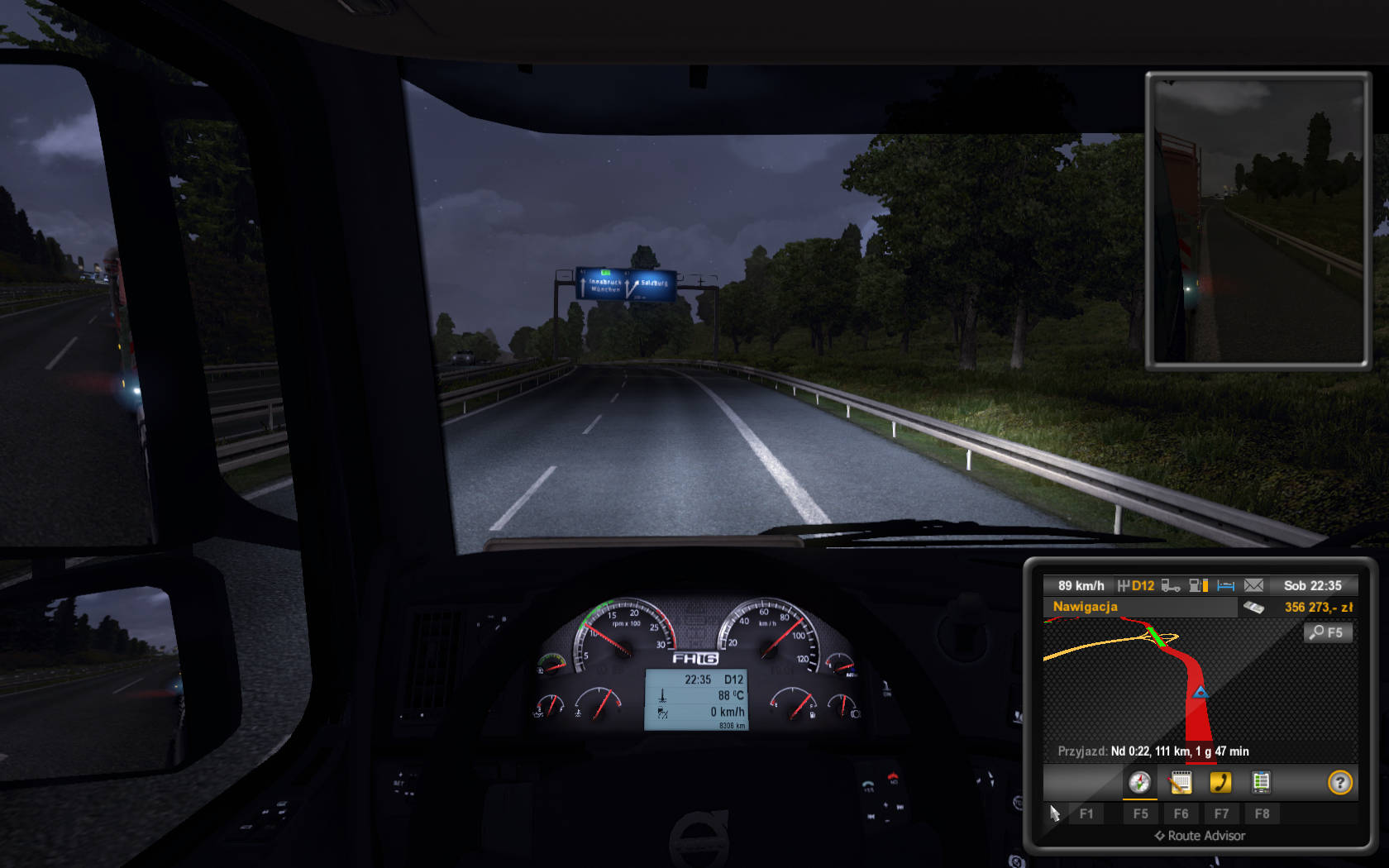Open the compass navigation tab
This screenshot has width=1389, height=868.
[x=1139, y=782]
